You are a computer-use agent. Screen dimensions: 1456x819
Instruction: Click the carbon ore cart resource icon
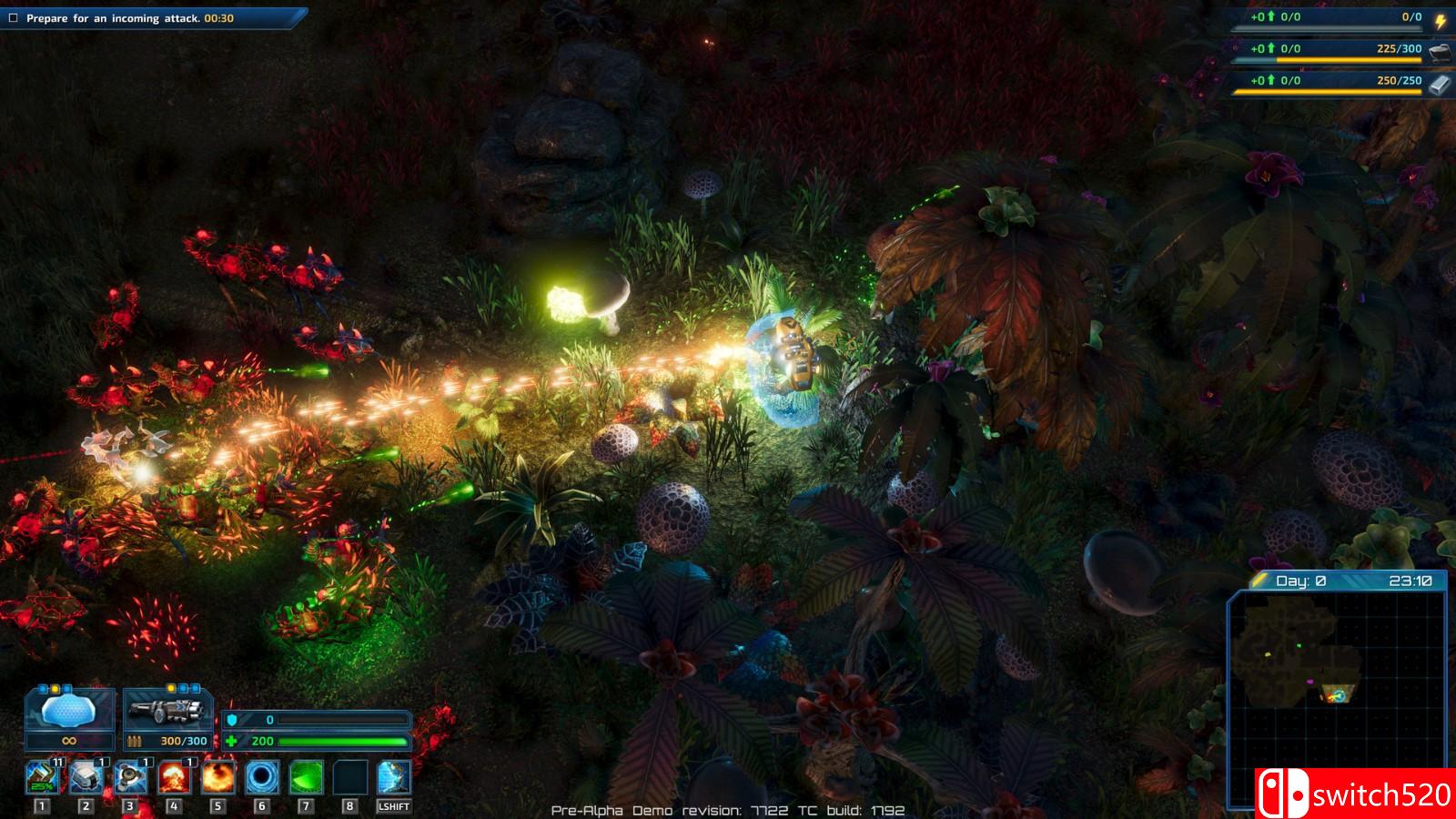1440,52
